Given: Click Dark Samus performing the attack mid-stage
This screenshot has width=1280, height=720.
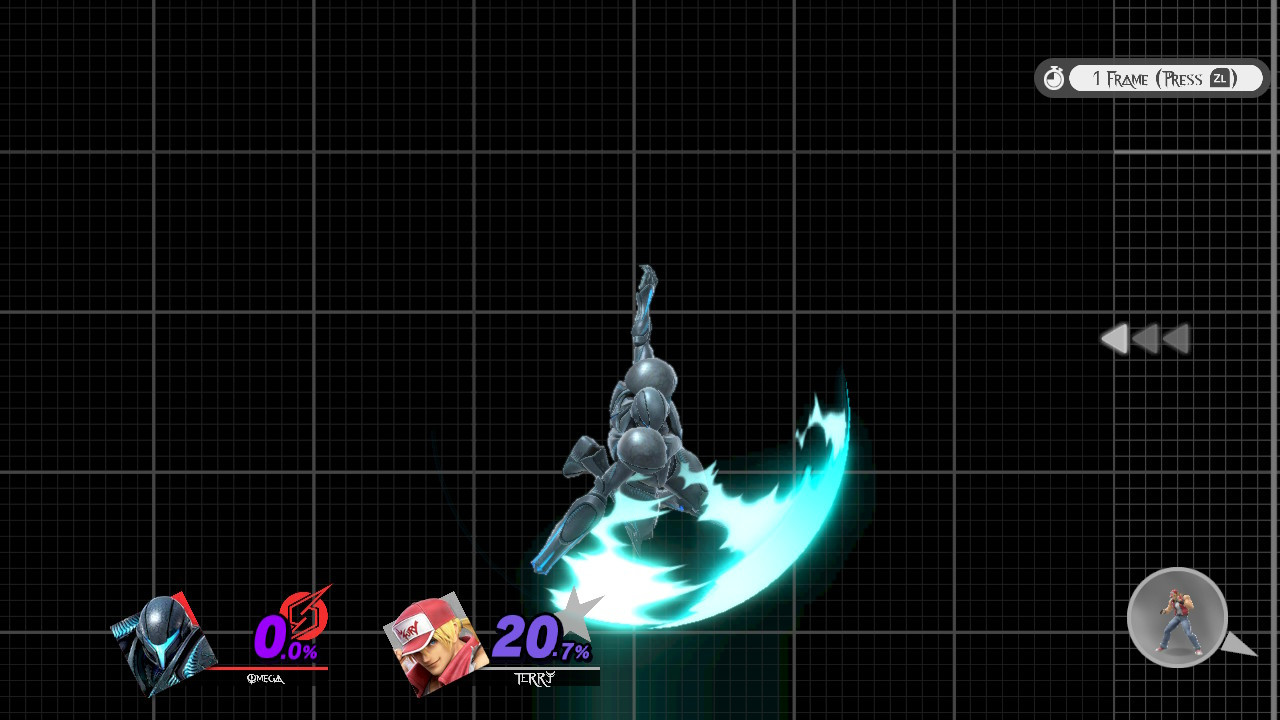Looking at the screenshot, I should tap(640, 440).
